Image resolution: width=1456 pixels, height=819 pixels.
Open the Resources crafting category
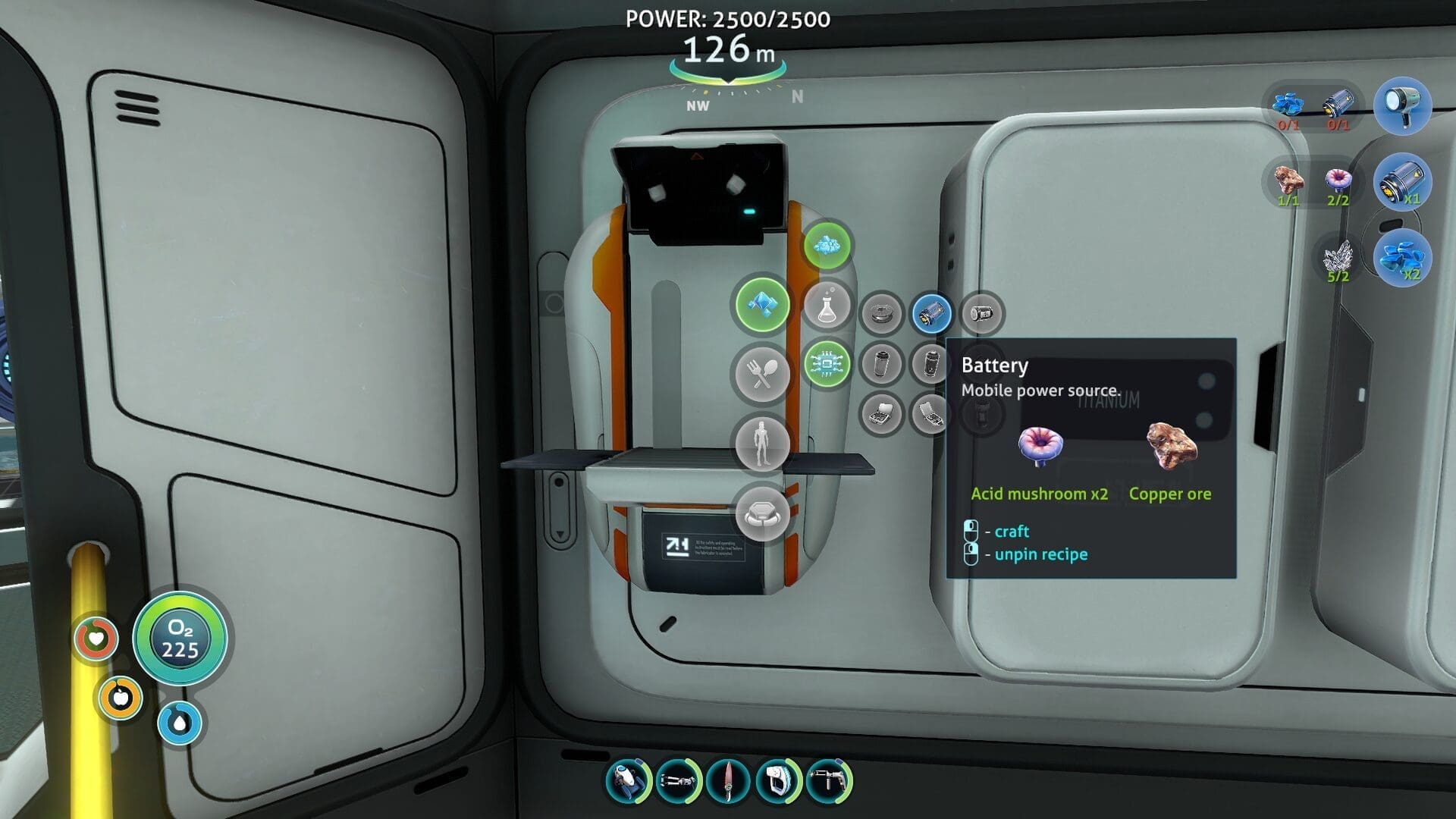pos(762,305)
